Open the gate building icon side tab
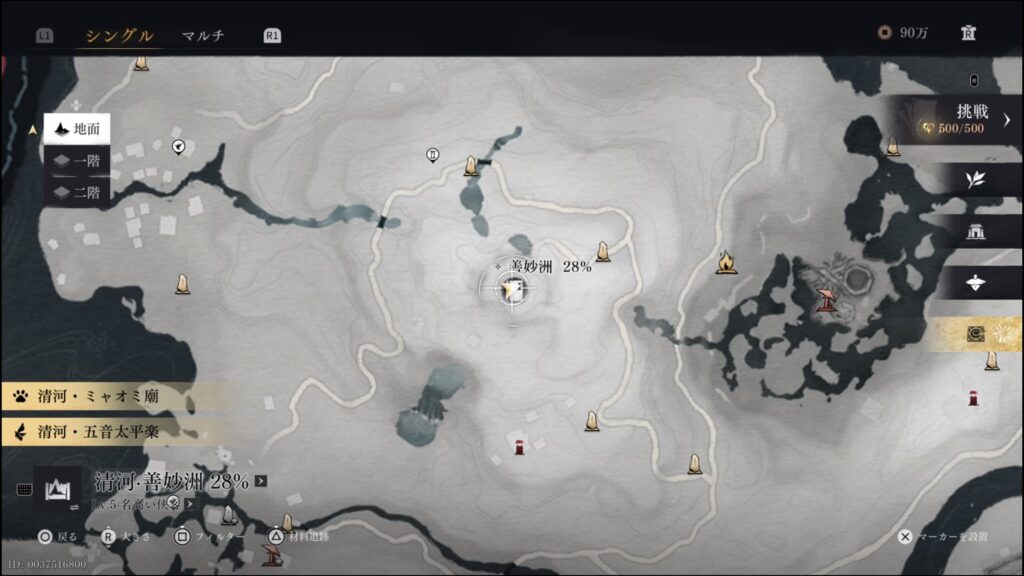This screenshot has width=1024, height=576. [x=974, y=232]
